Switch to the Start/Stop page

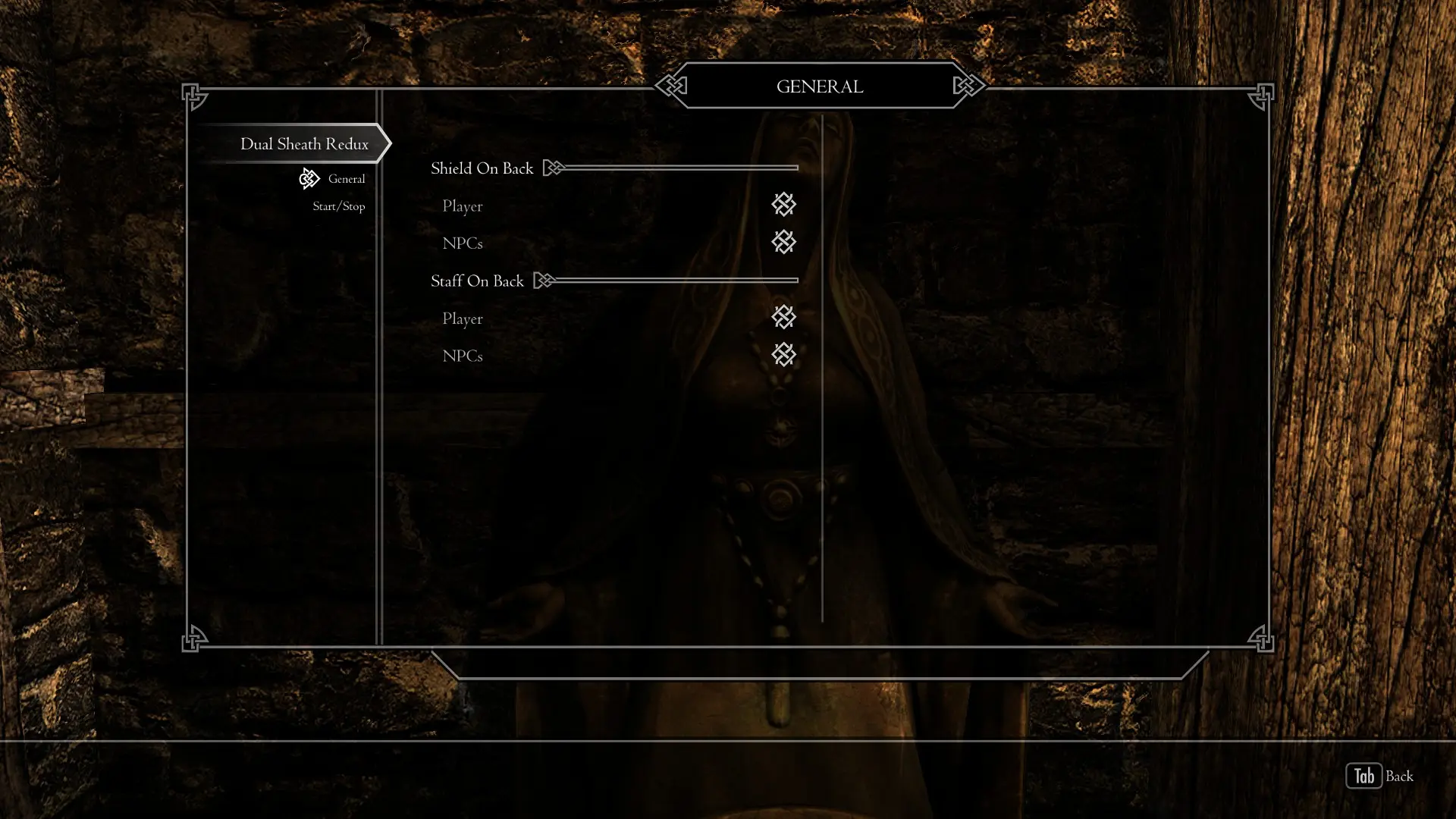coord(338,206)
